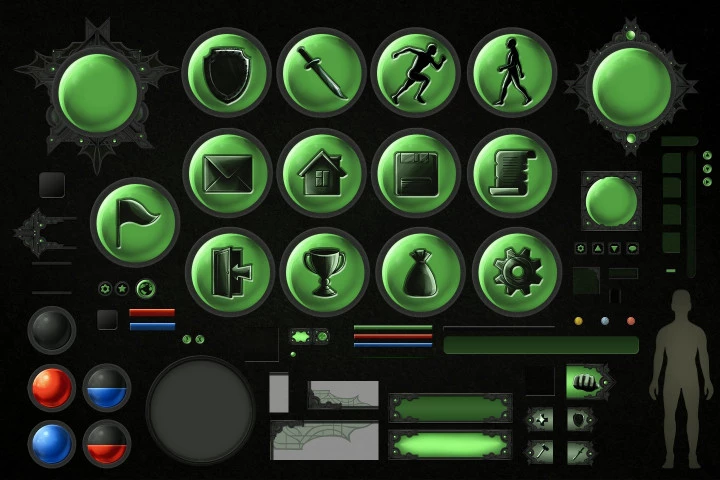Screen dimensions: 720x480
Task: Click the fist icon slot
Action: 587,382
